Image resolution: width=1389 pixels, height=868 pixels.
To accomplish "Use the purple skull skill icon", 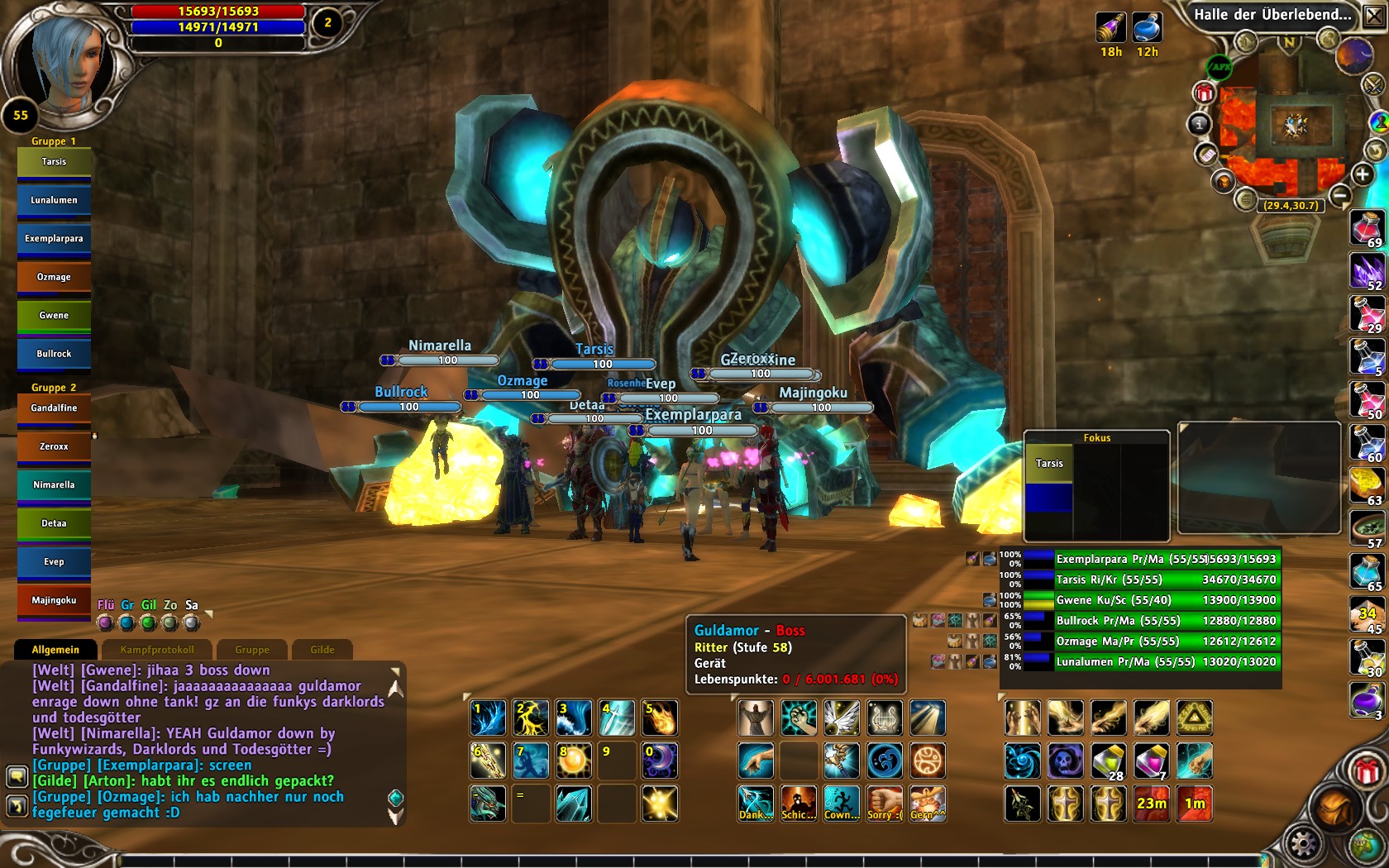I will [x=1065, y=761].
